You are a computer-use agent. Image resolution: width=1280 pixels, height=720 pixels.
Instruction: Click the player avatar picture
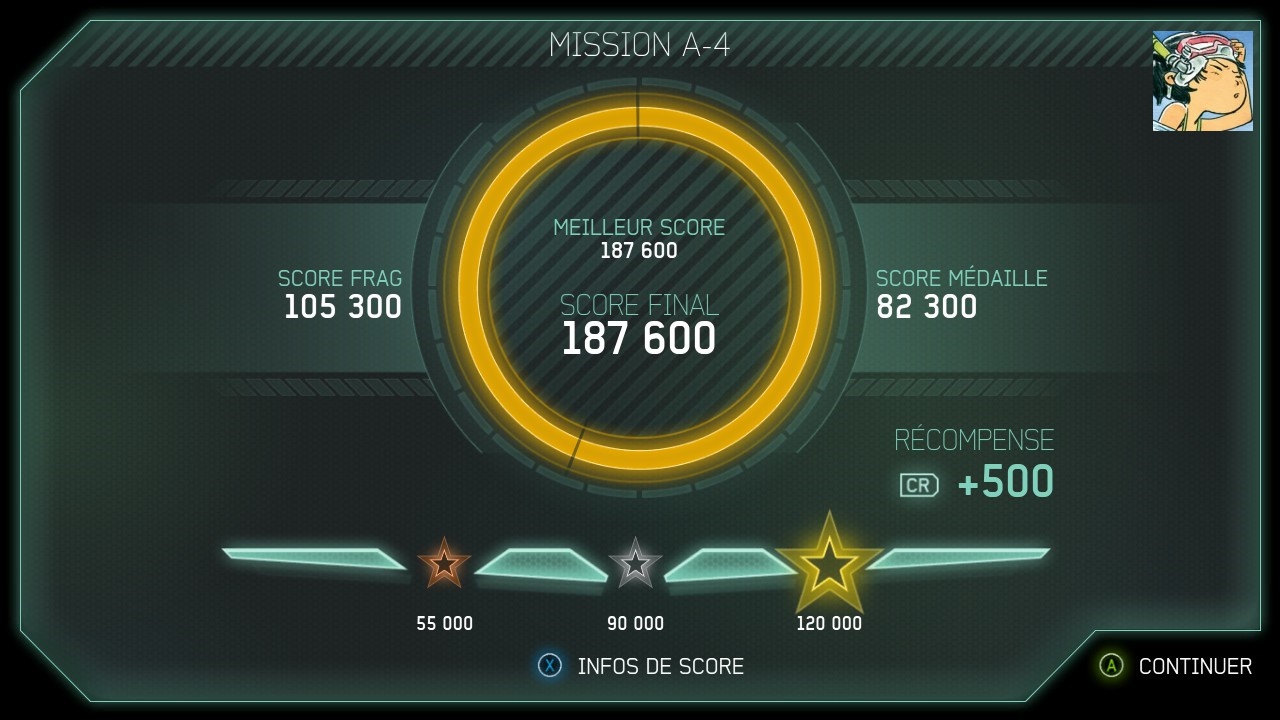tap(1202, 81)
